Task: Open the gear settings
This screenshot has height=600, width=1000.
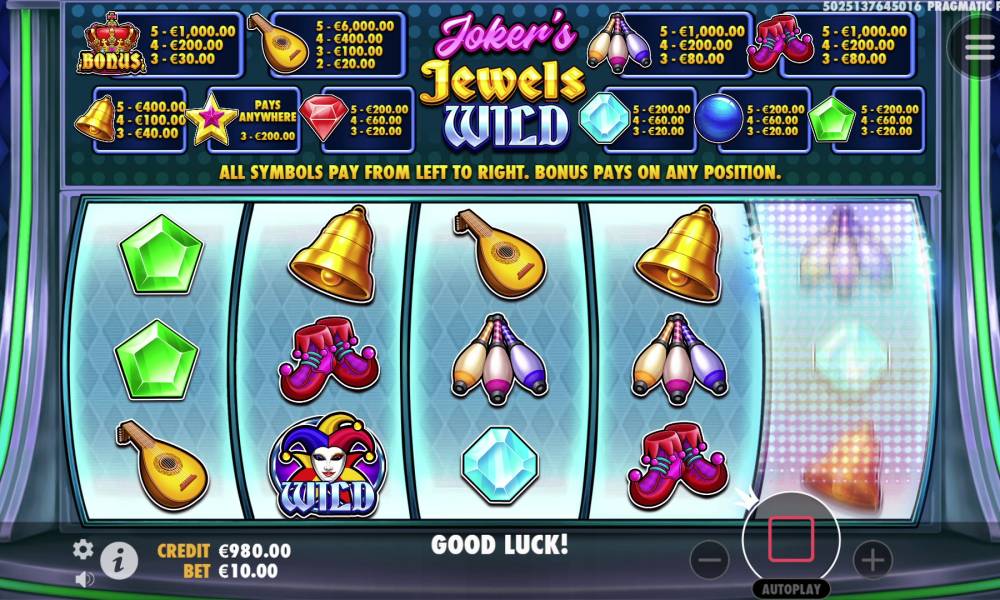Action: 83,548
